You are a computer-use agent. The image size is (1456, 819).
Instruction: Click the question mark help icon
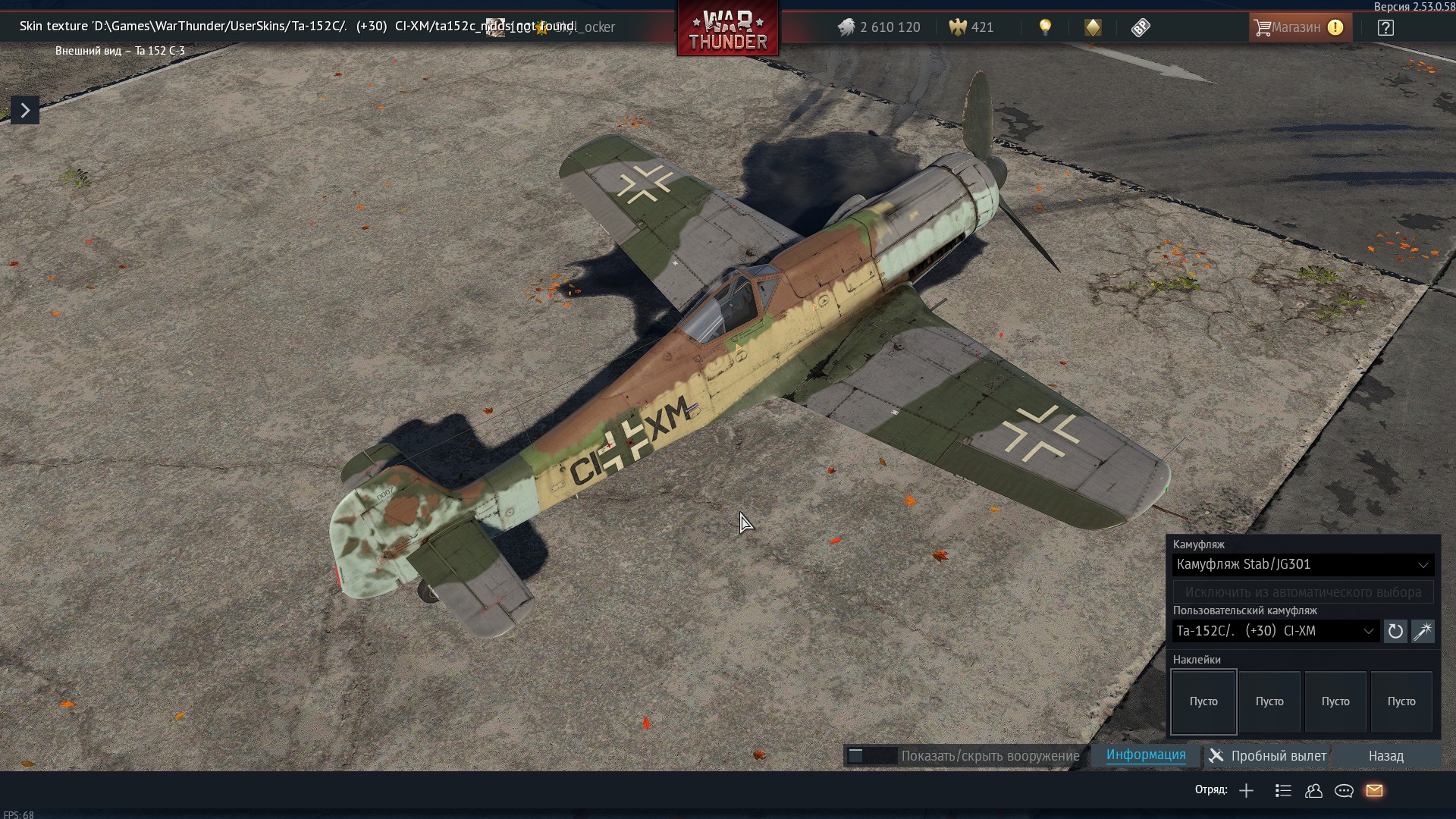pyautogui.click(x=1385, y=28)
